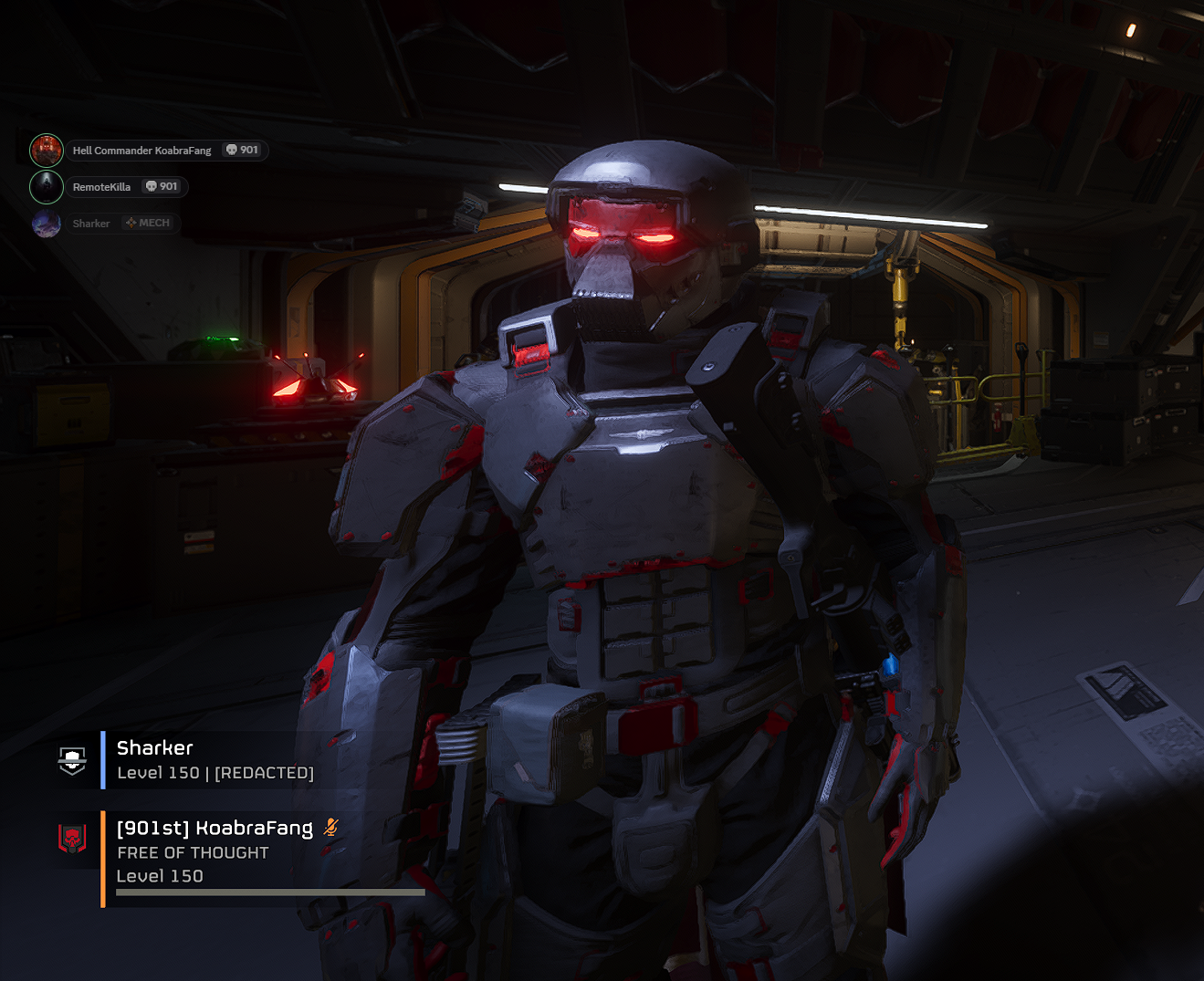Choose Sharker's avatar in the voice overlay
Viewport: 1204px width, 981px height.
tap(47, 224)
